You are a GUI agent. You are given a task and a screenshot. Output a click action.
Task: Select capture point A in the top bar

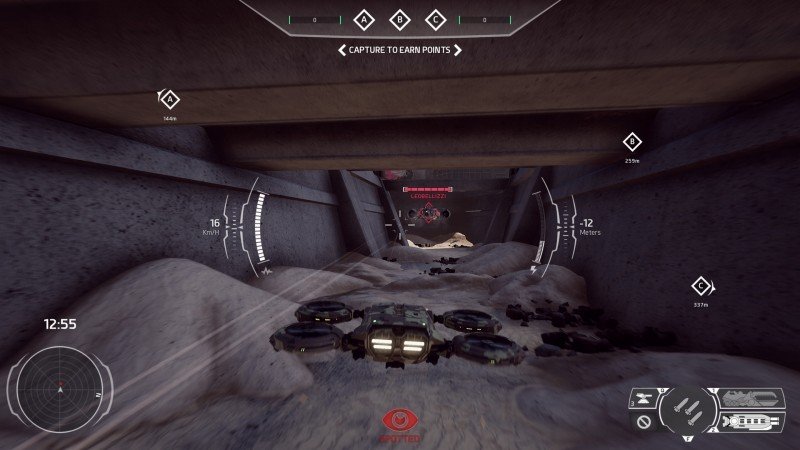point(364,19)
